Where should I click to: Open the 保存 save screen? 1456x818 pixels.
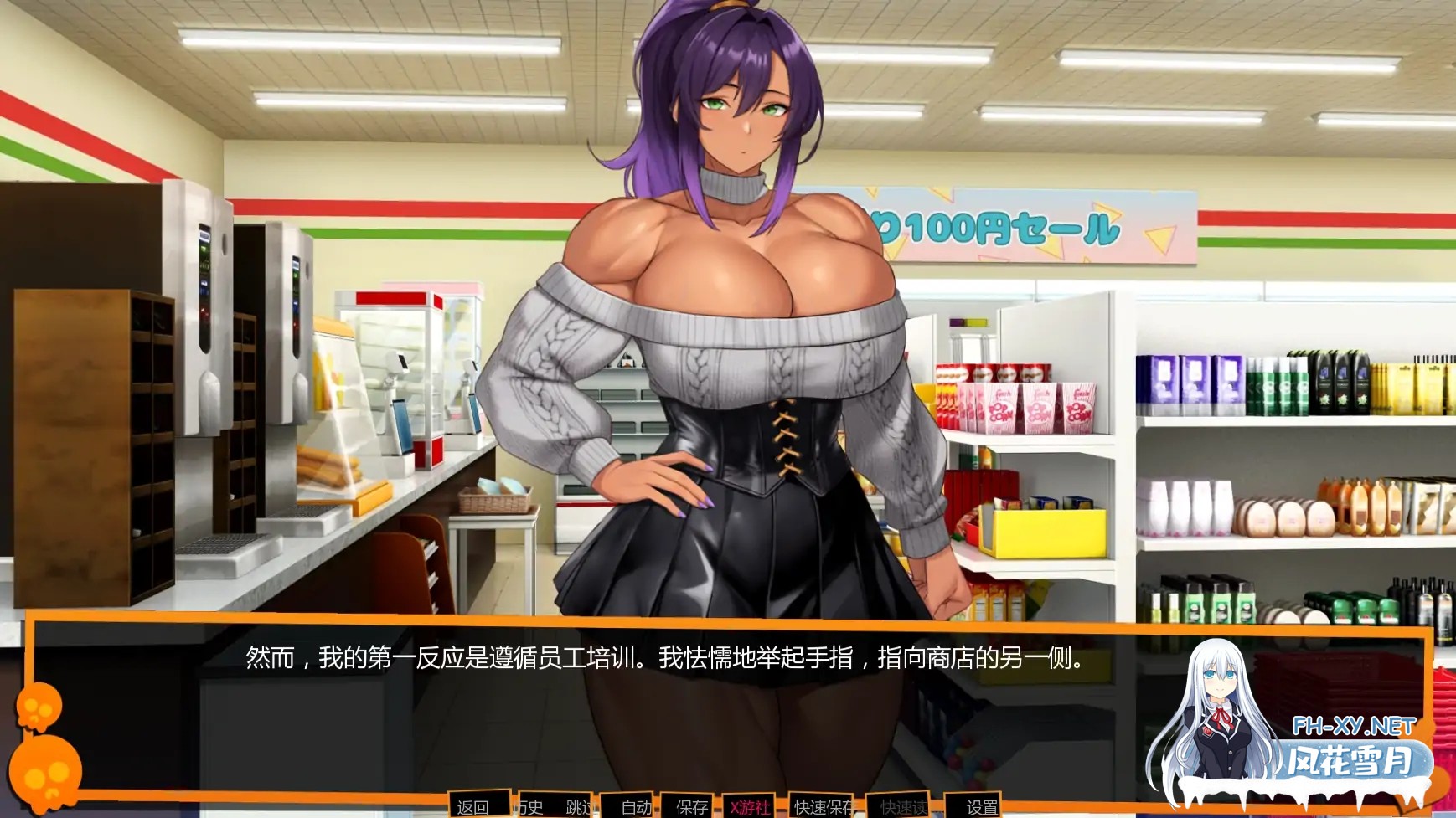(691, 806)
